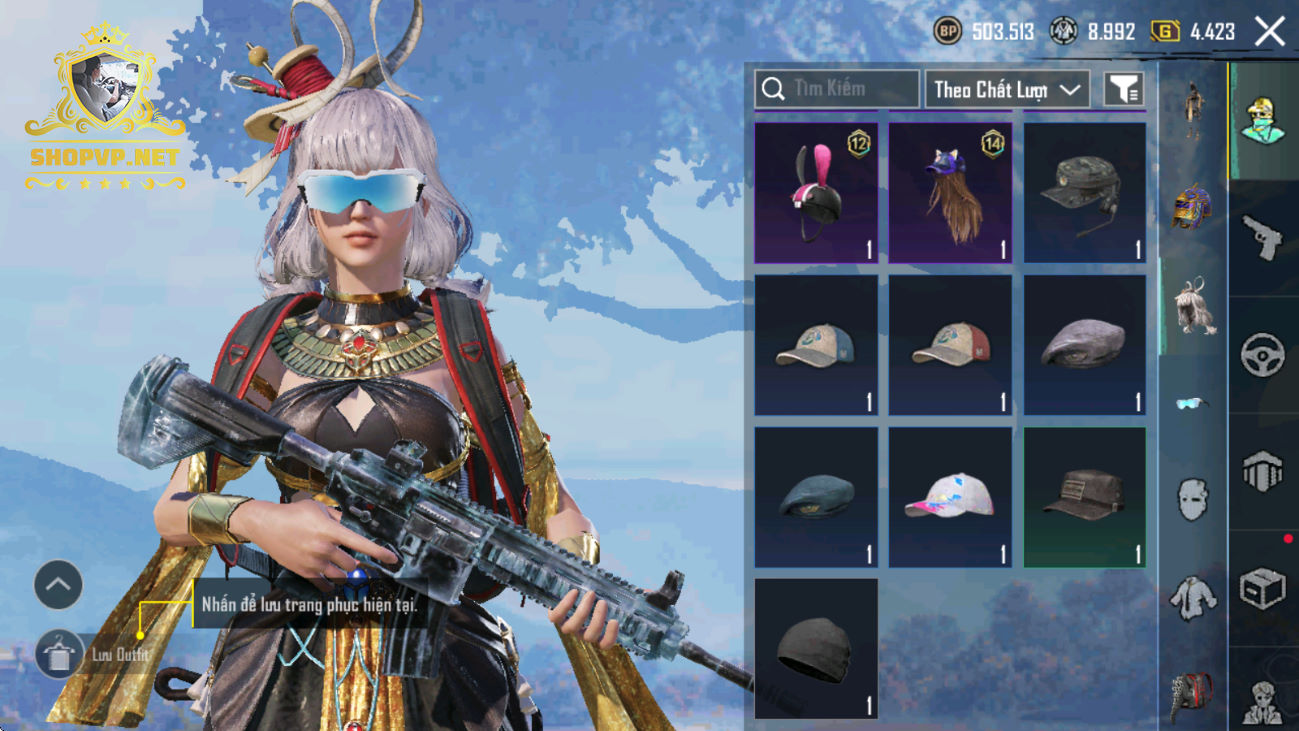The width and height of the screenshot is (1299, 731).
Task: Close the inventory screen with the X
Action: click(1270, 32)
